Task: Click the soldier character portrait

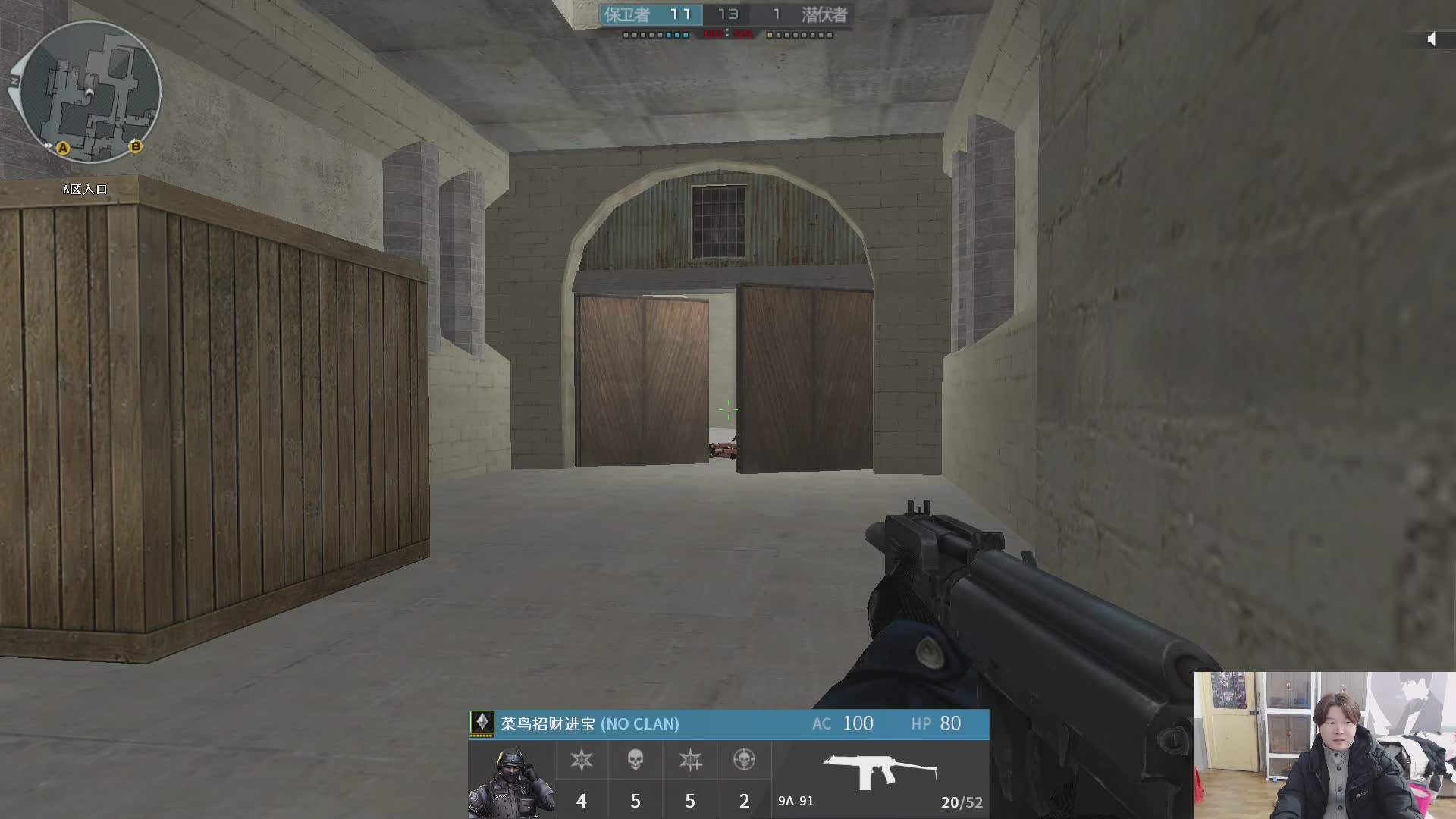Action: click(x=510, y=781)
